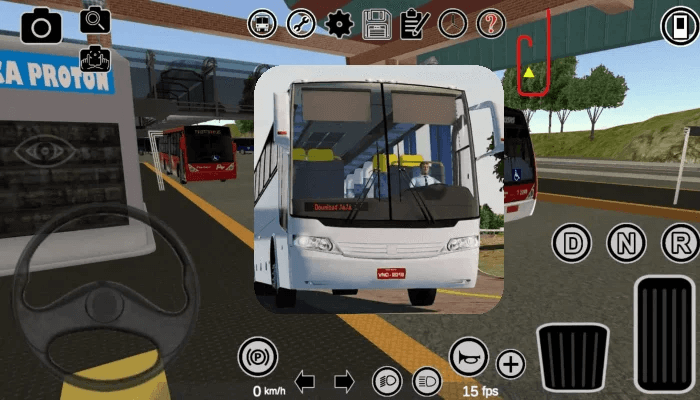Open the clipboard checklist icon
This screenshot has width=700, height=400.
[x=414, y=22]
